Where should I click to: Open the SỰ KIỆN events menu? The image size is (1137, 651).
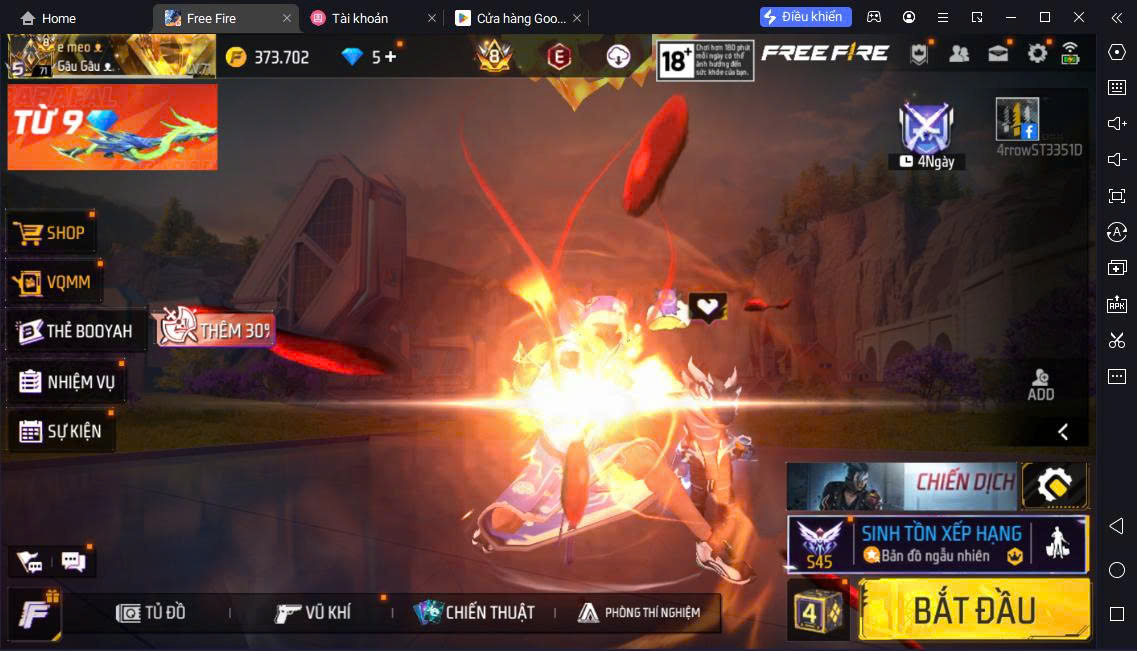(x=61, y=432)
